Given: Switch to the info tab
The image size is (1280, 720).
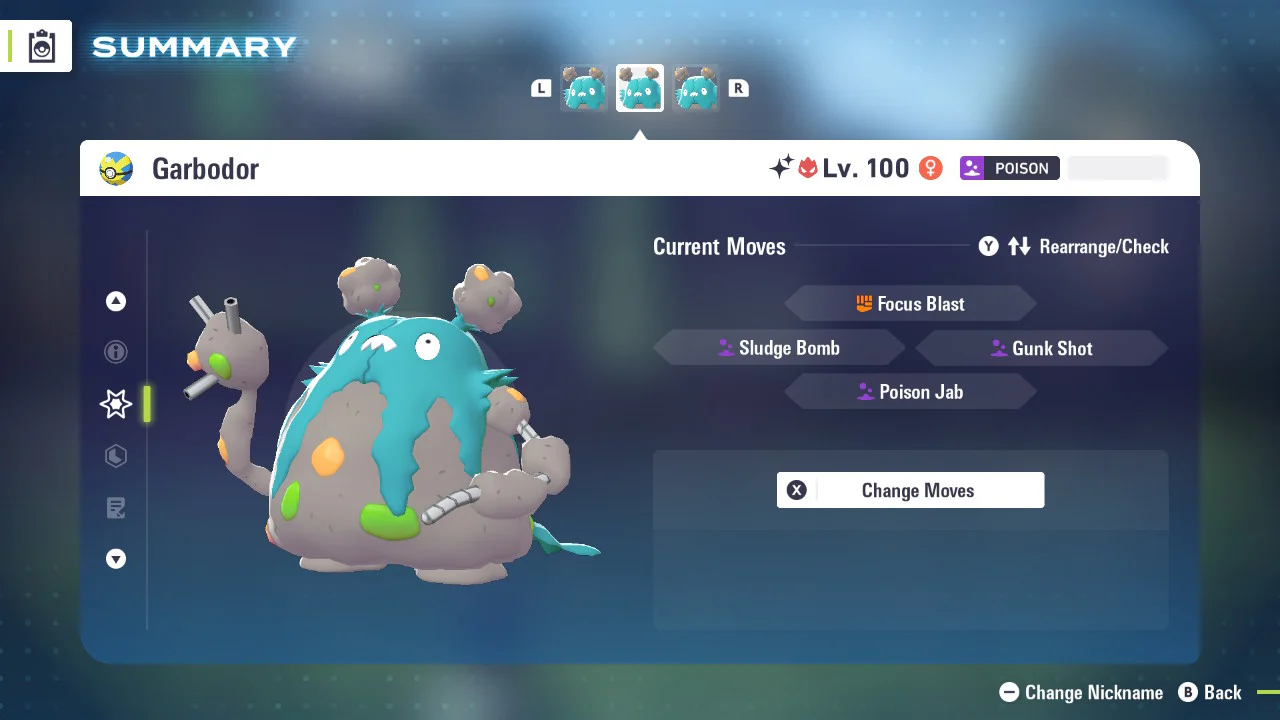Looking at the screenshot, I should pos(116,352).
